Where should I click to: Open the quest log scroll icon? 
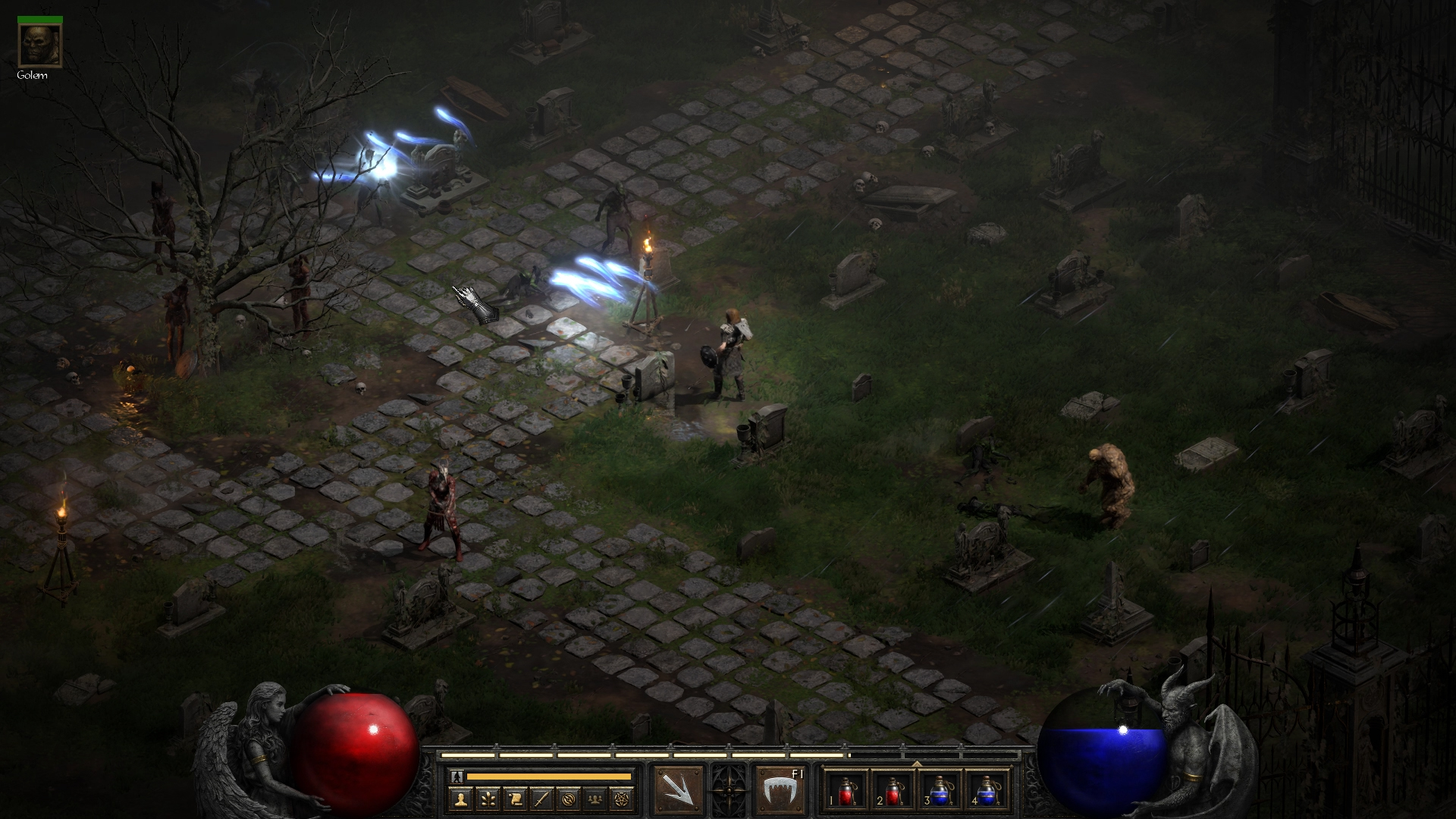click(x=515, y=798)
